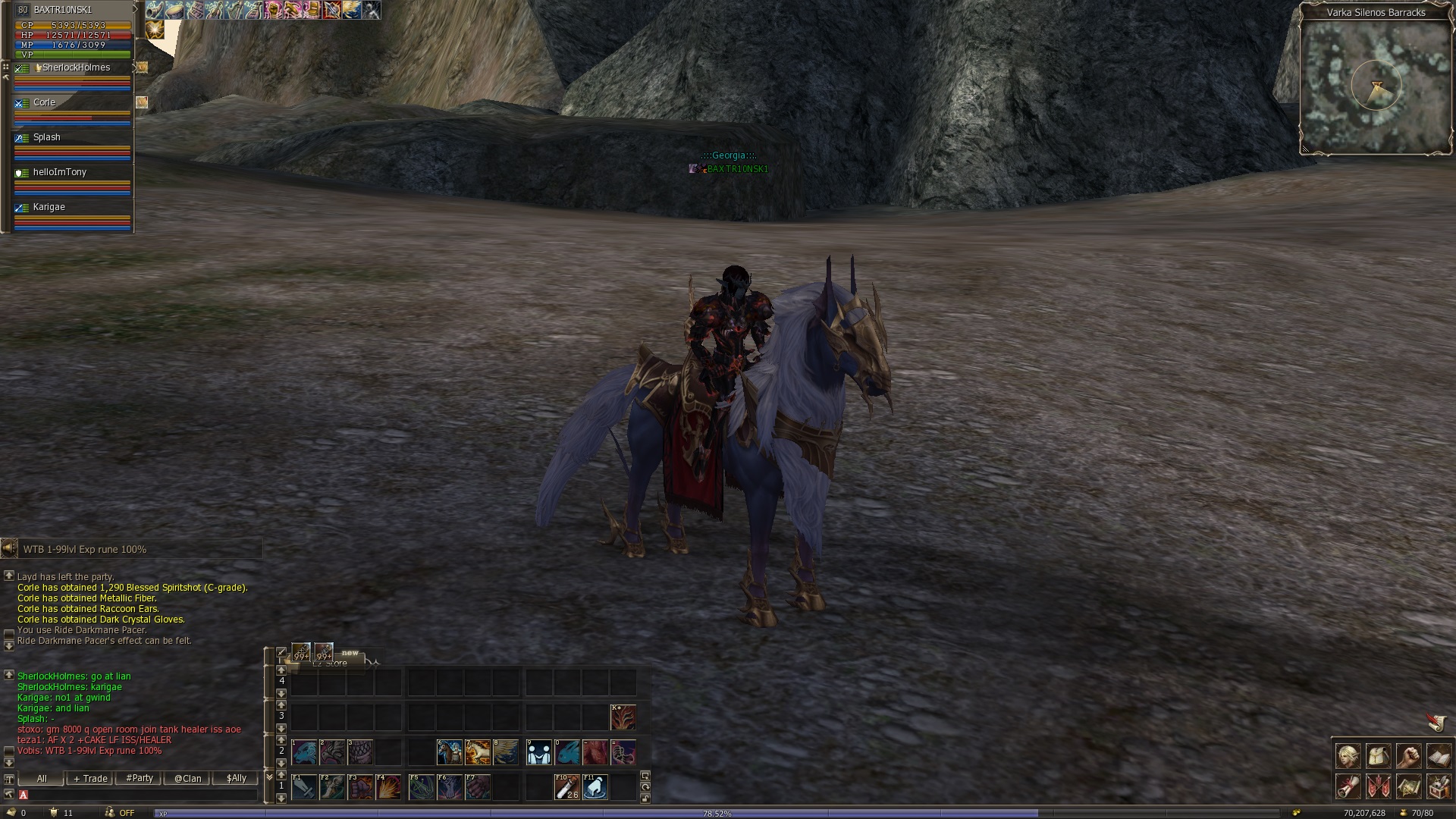Open the #Party chat tab
This screenshot has height=819, width=1456.
[x=140, y=779]
